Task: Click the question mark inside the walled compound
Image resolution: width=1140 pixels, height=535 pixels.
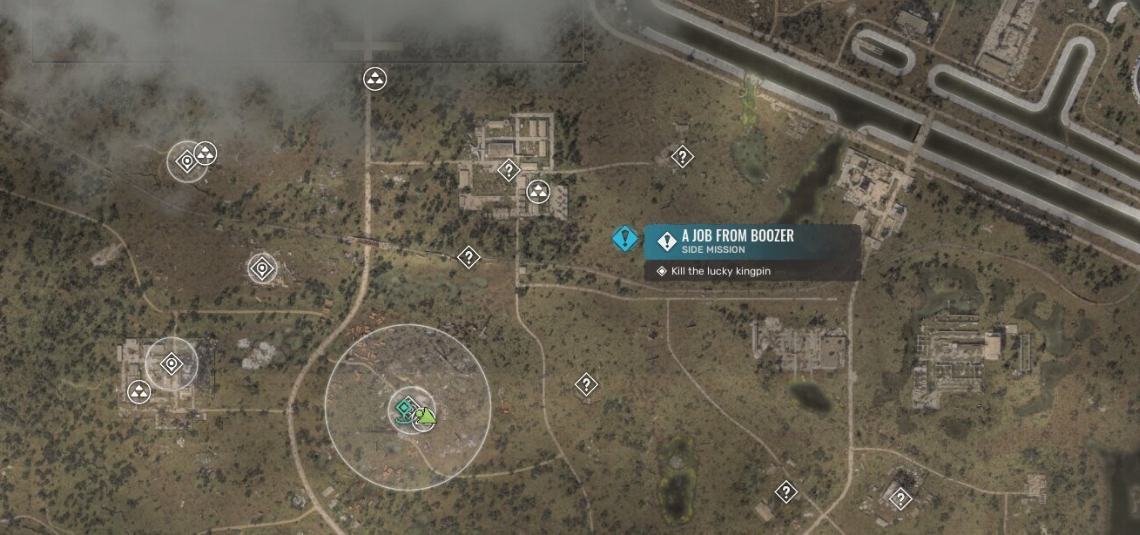Action: pos(508,169)
